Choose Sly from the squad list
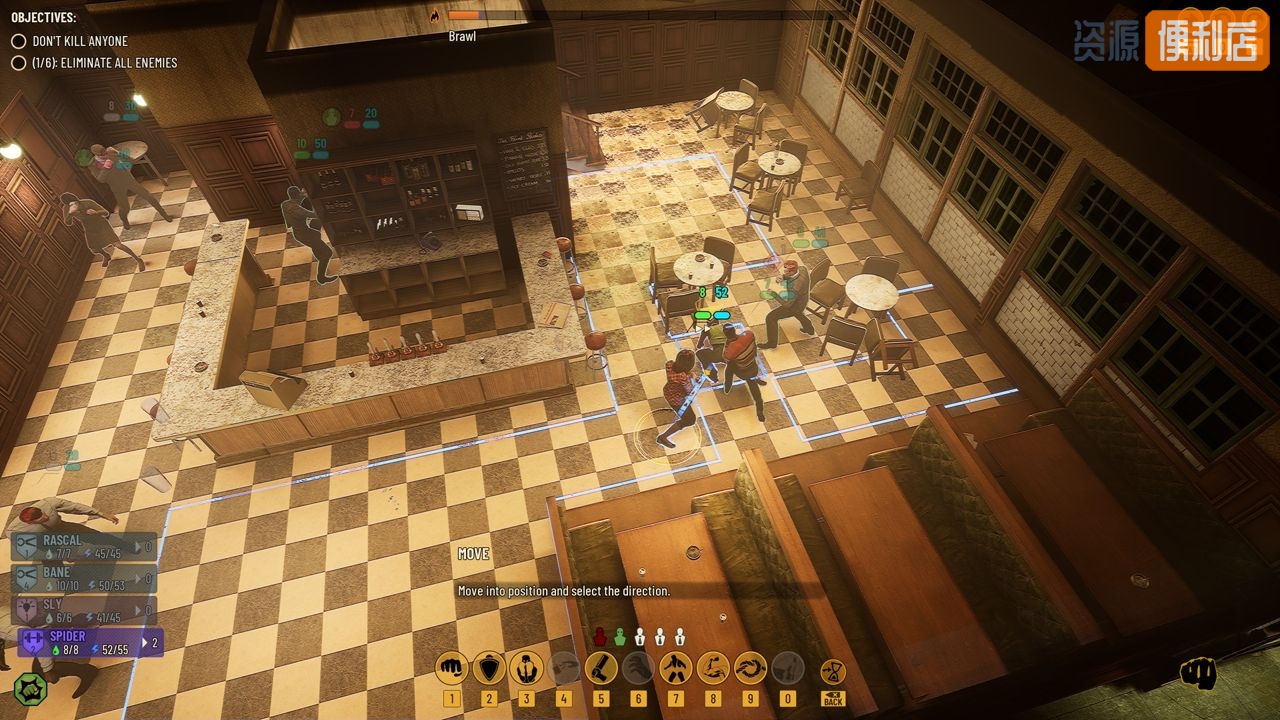This screenshot has width=1280, height=720. pos(85,610)
